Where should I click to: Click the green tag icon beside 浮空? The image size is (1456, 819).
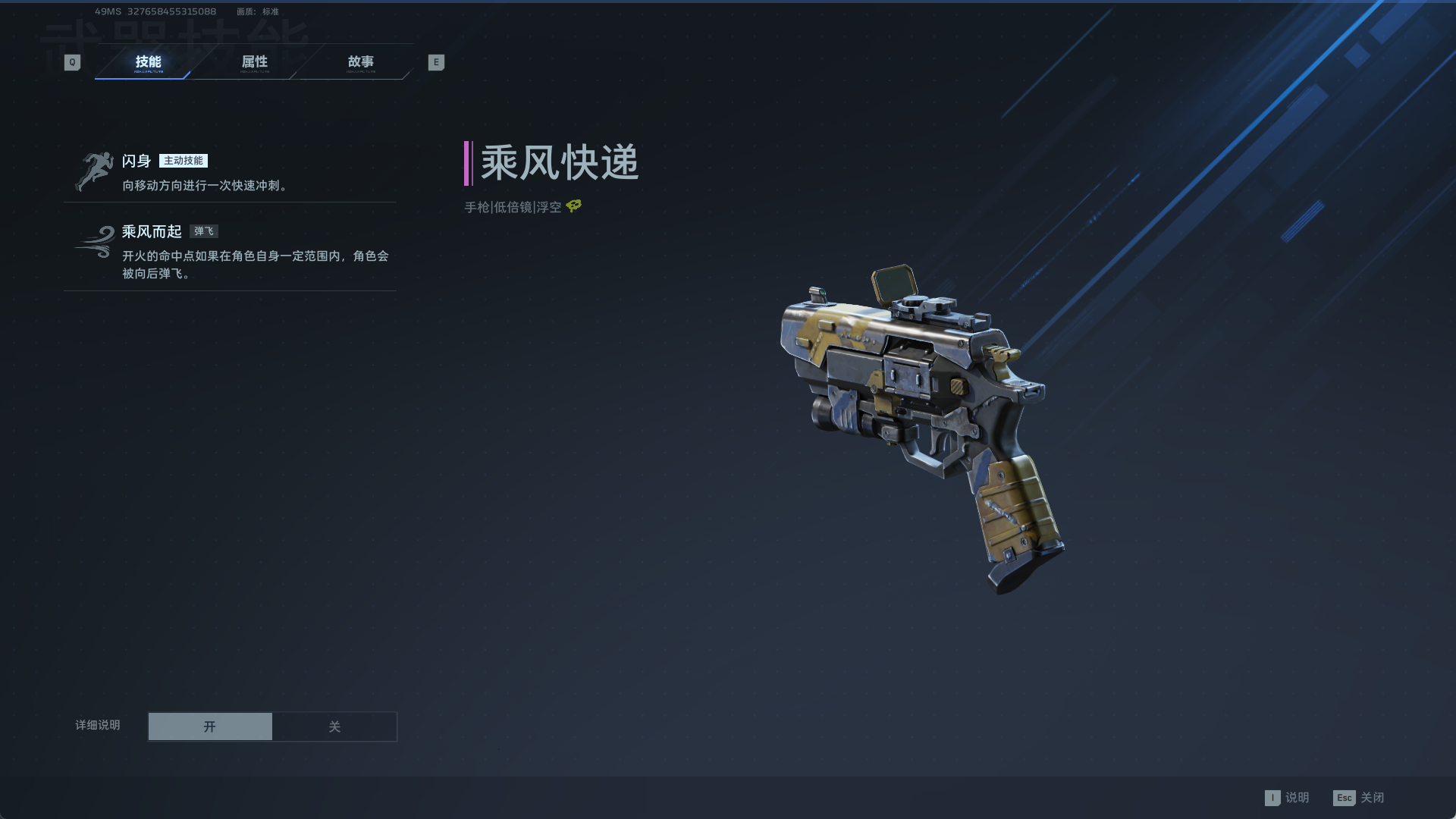point(574,206)
